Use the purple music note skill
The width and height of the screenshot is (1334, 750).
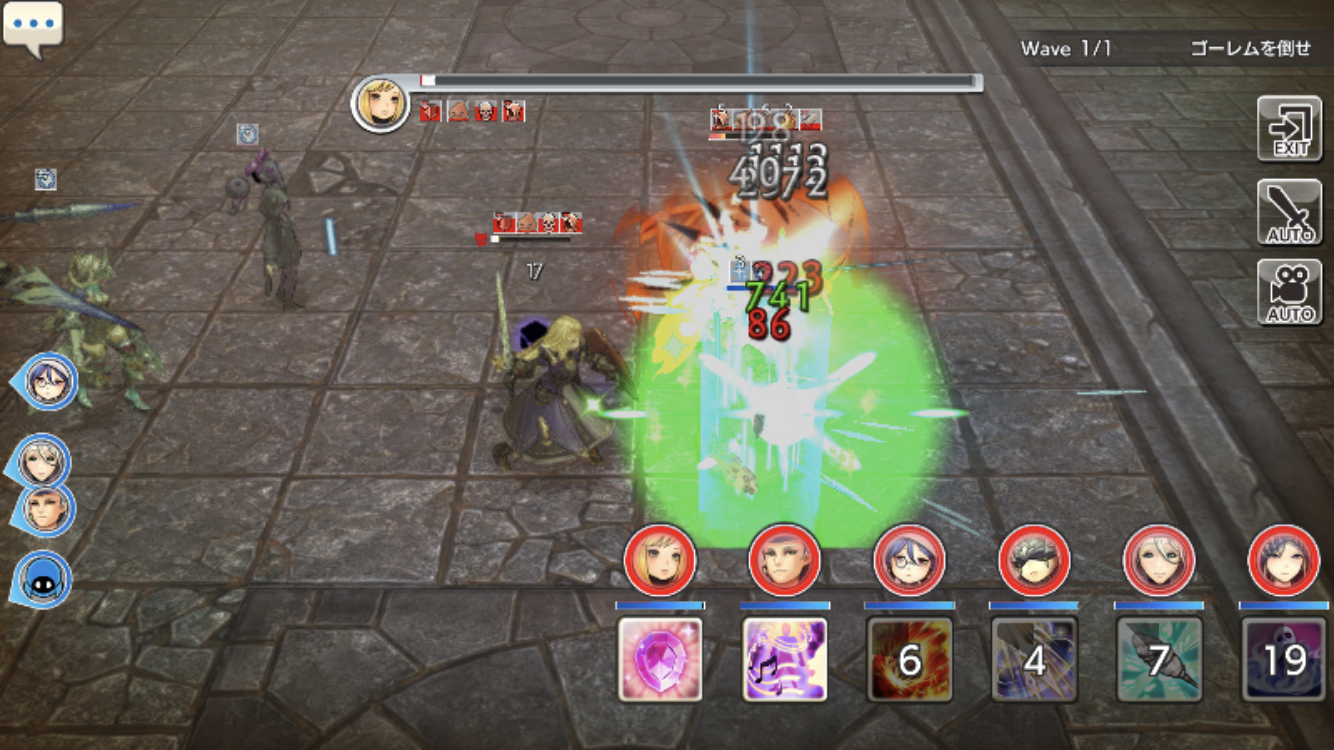[785, 659]
